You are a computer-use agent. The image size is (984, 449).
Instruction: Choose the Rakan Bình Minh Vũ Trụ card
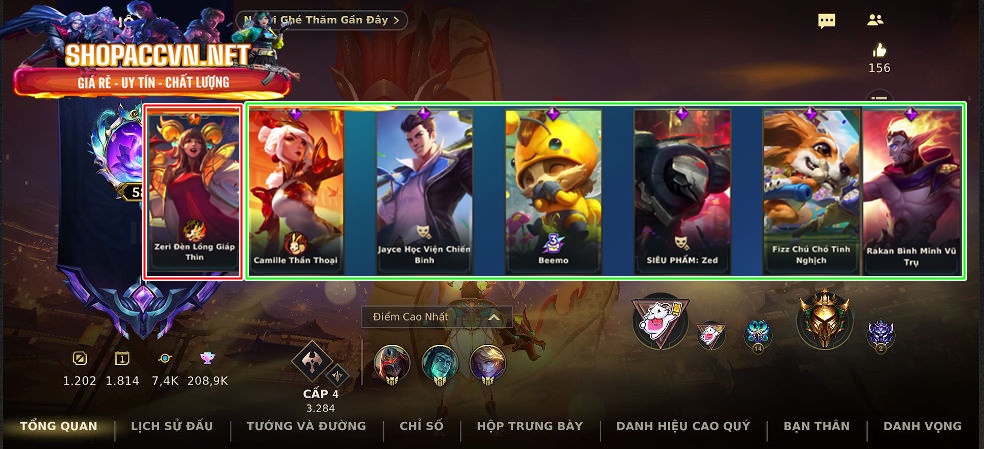pos(912,191)
